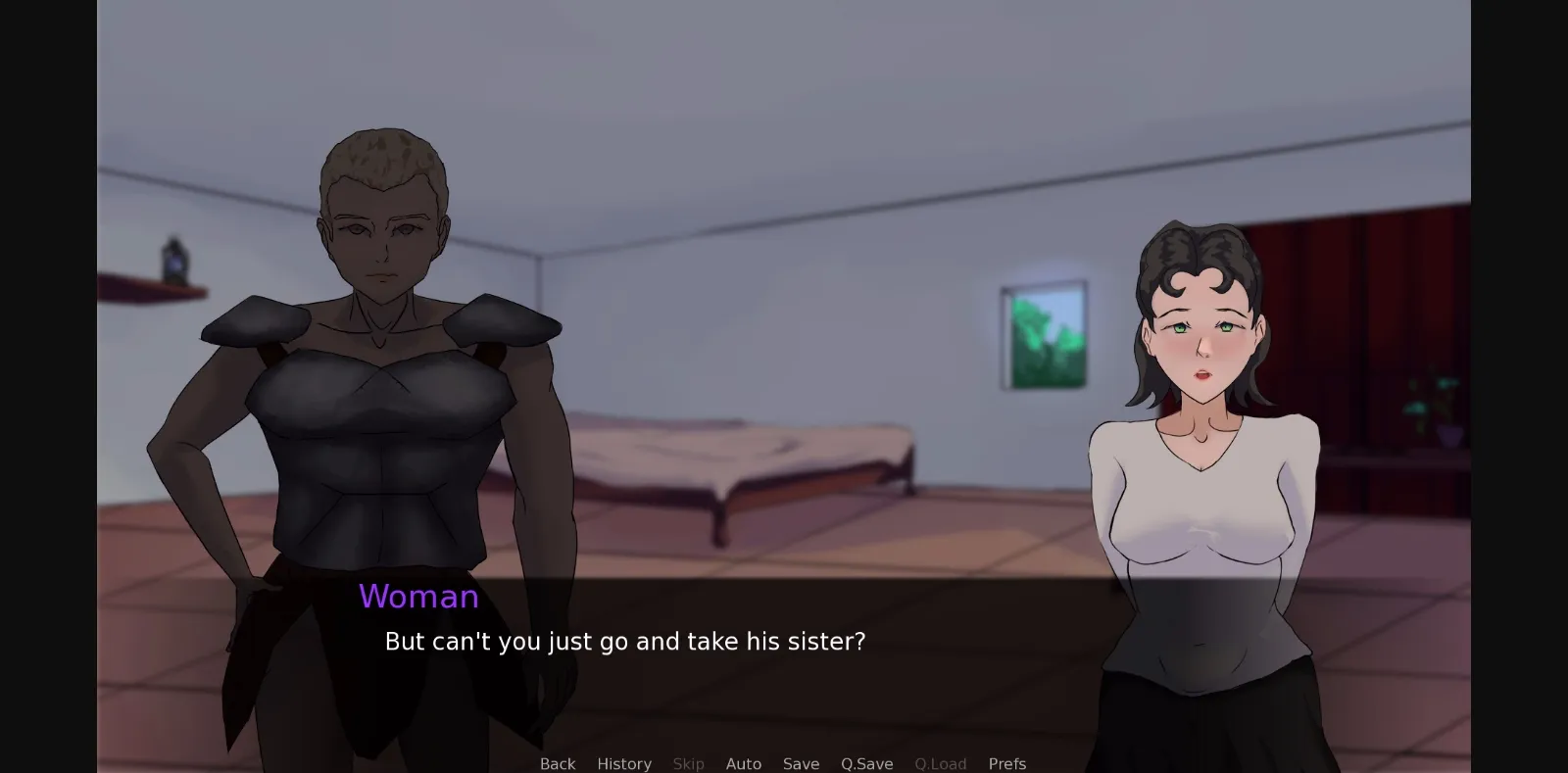Click the purple Woman speaker name

point(419,597)
